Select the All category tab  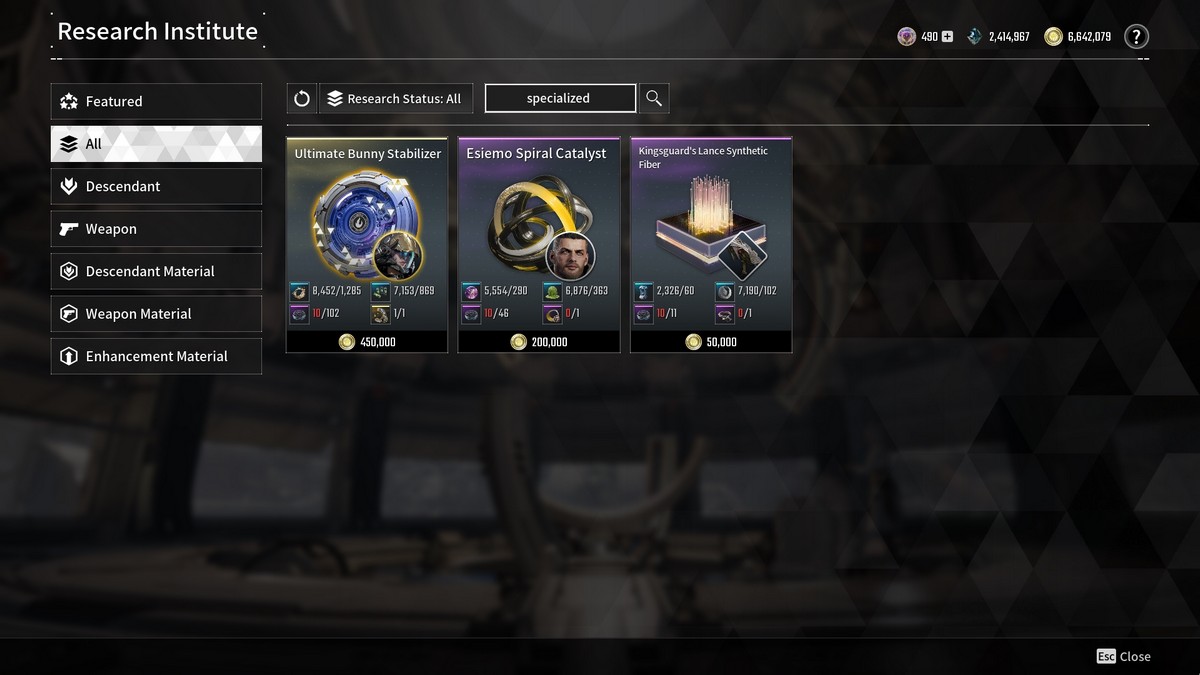pos(156,144)
